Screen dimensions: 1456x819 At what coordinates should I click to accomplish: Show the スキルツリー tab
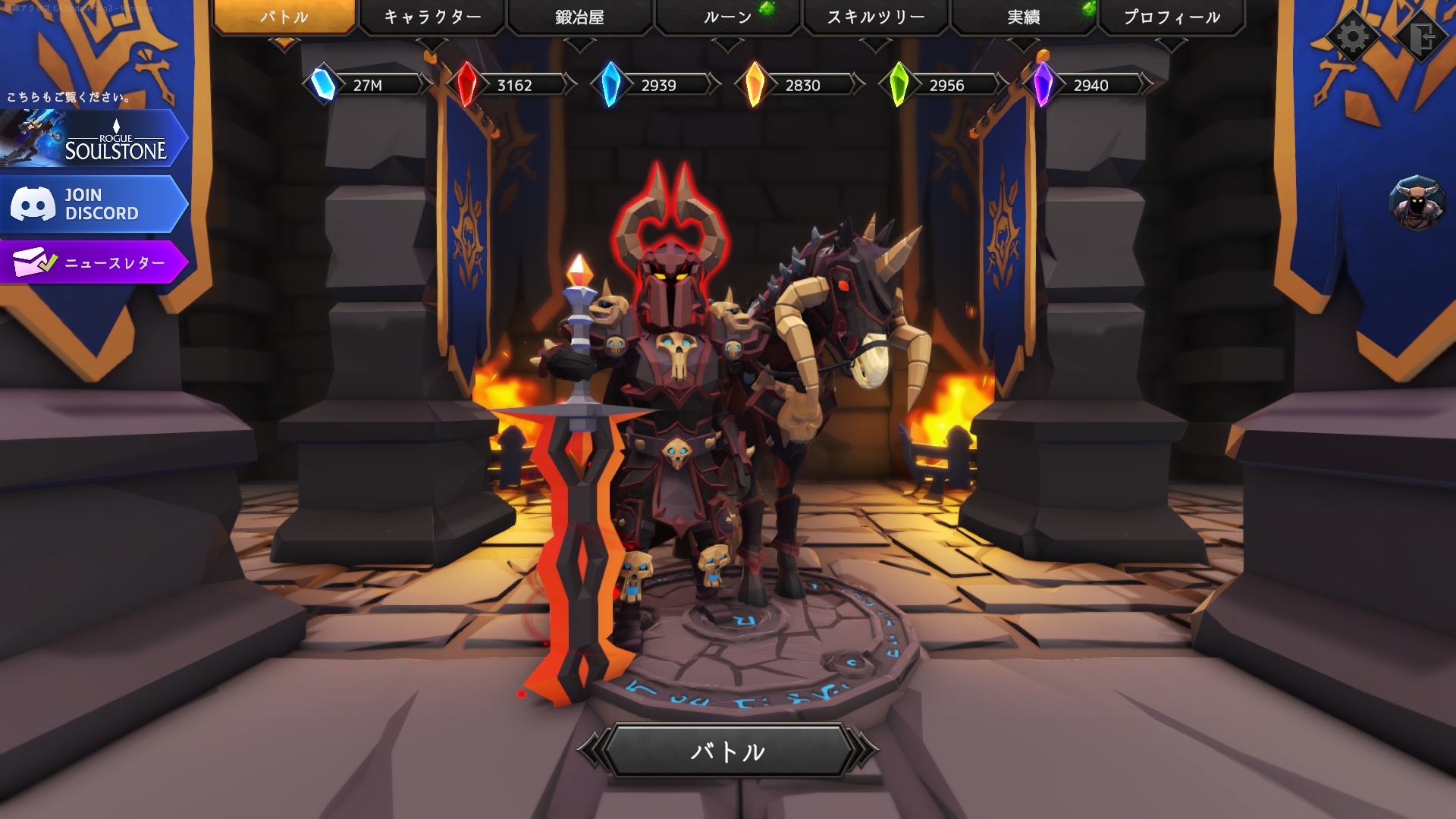[x=875, y=17]
